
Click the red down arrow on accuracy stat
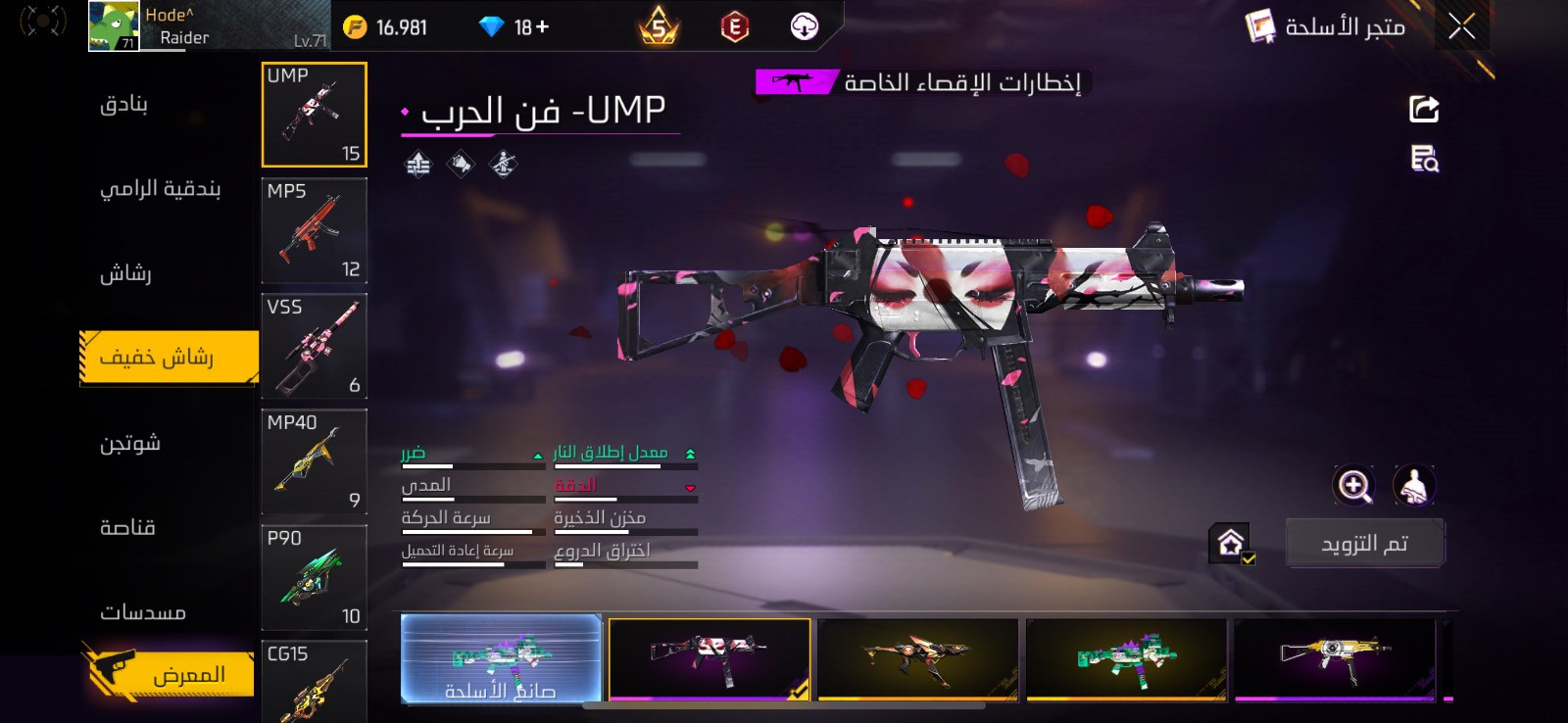[692, 486]
